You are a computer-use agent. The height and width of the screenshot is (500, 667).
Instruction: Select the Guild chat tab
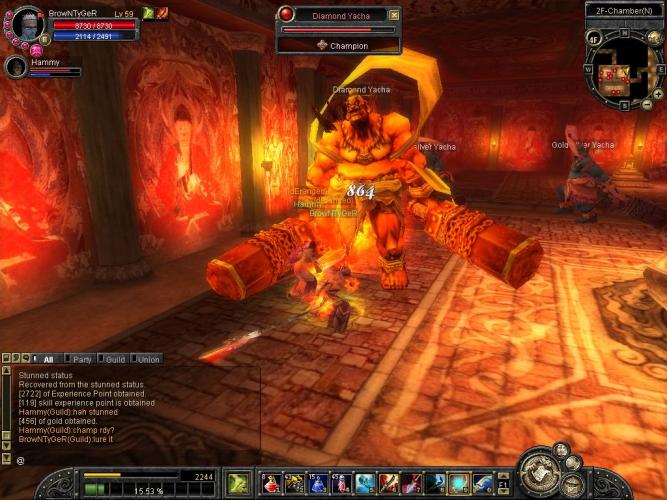pyautogui.click(x=115, y=359)
